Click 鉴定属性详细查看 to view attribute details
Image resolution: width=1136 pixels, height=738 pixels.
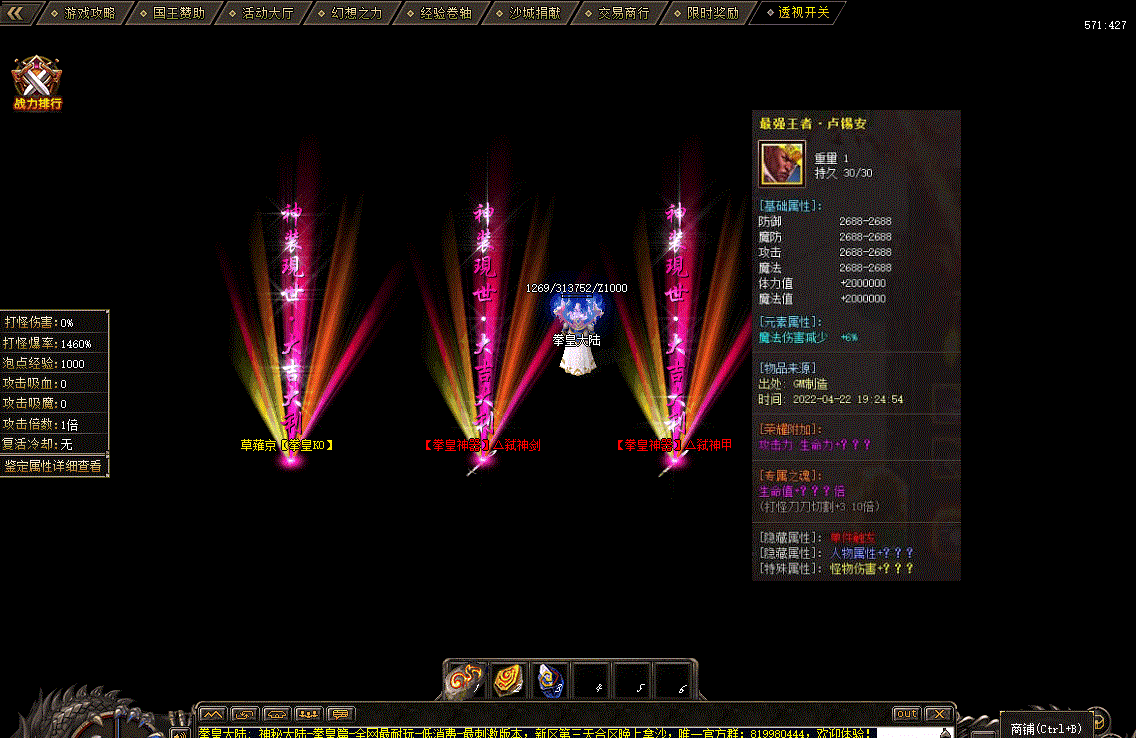53,465
